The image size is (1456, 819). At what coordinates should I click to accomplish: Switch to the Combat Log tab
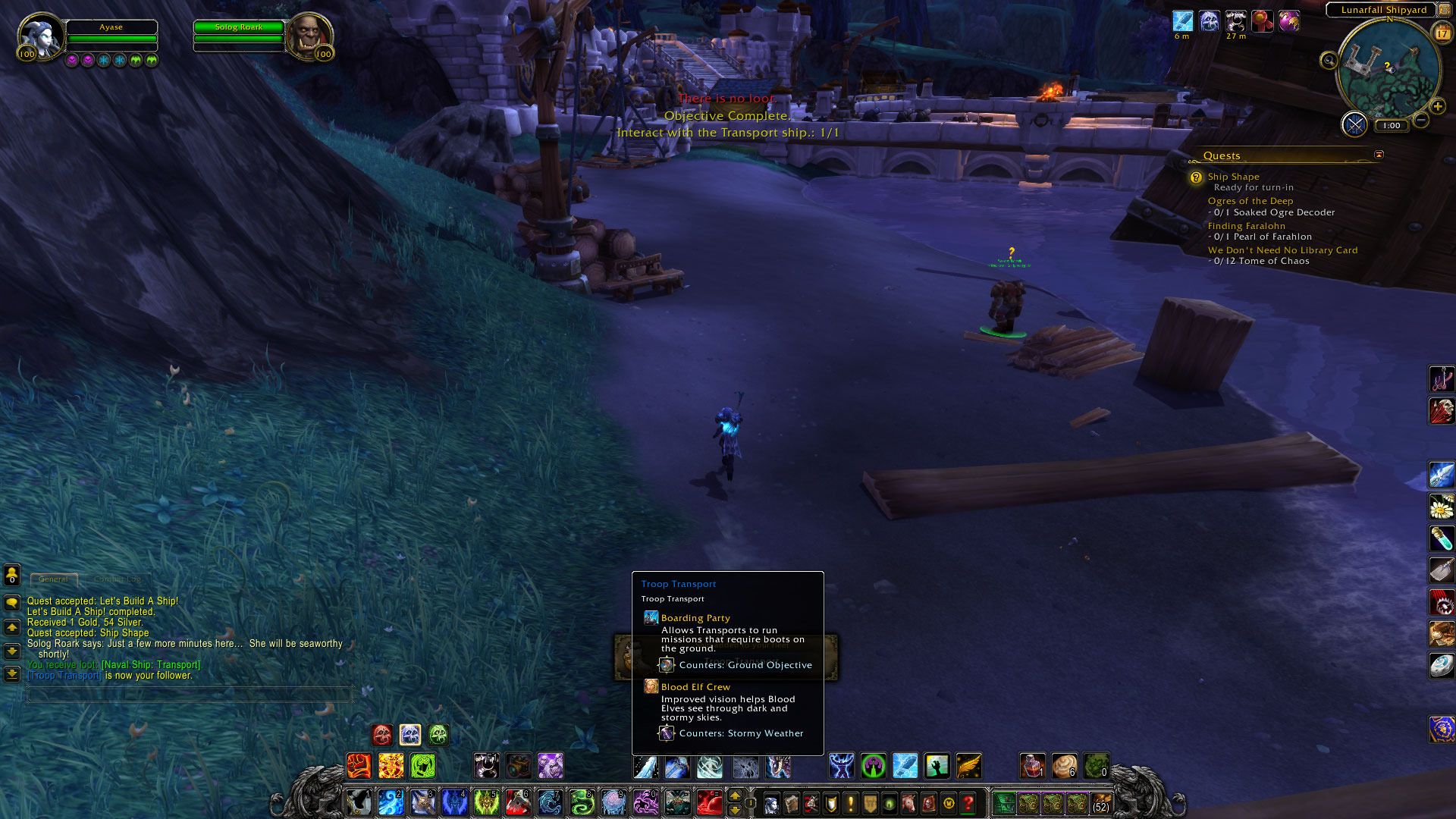tap(117, 579)
